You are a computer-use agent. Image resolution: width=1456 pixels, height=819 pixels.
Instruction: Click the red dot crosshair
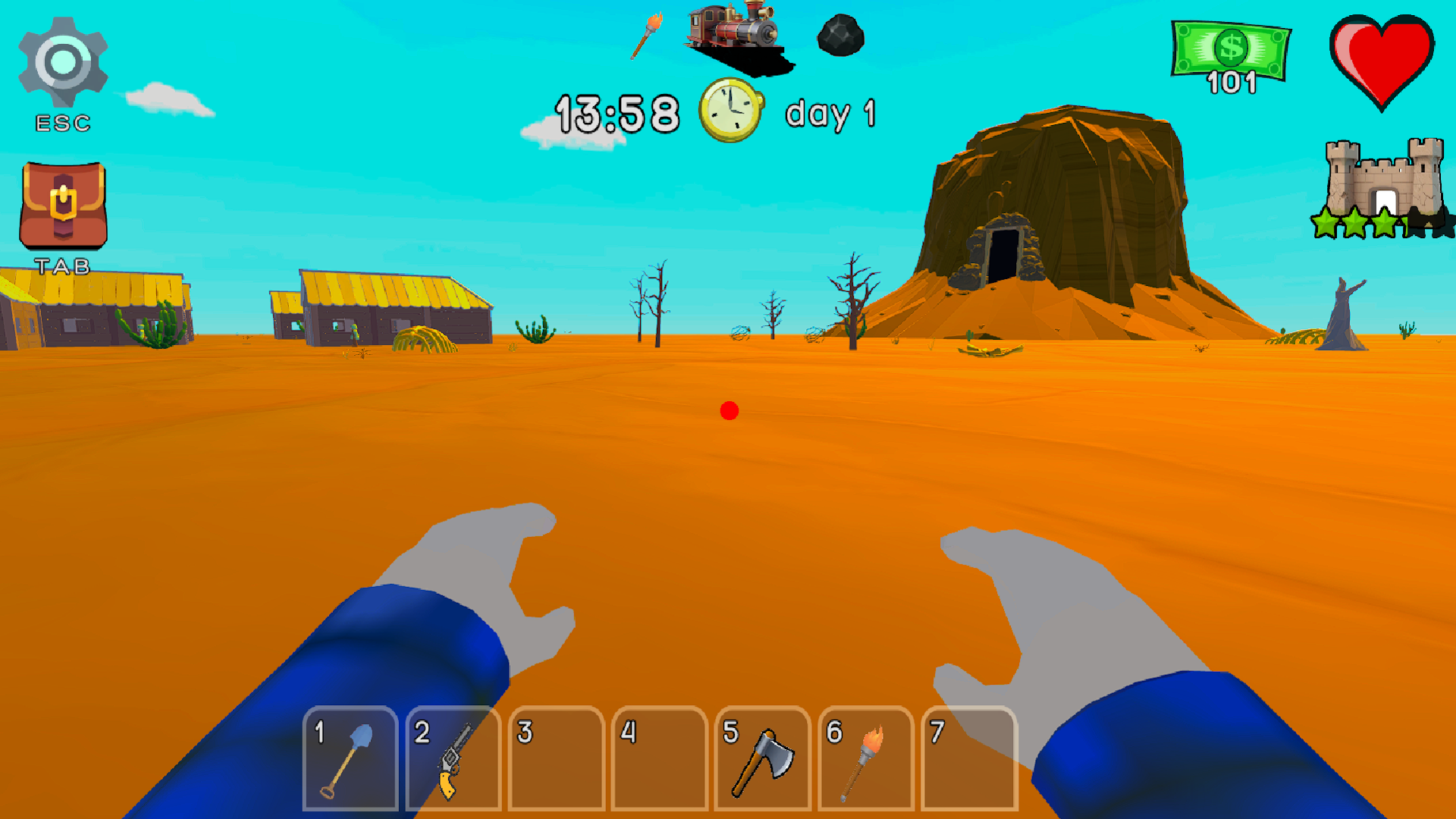click(x=730, y=410)
